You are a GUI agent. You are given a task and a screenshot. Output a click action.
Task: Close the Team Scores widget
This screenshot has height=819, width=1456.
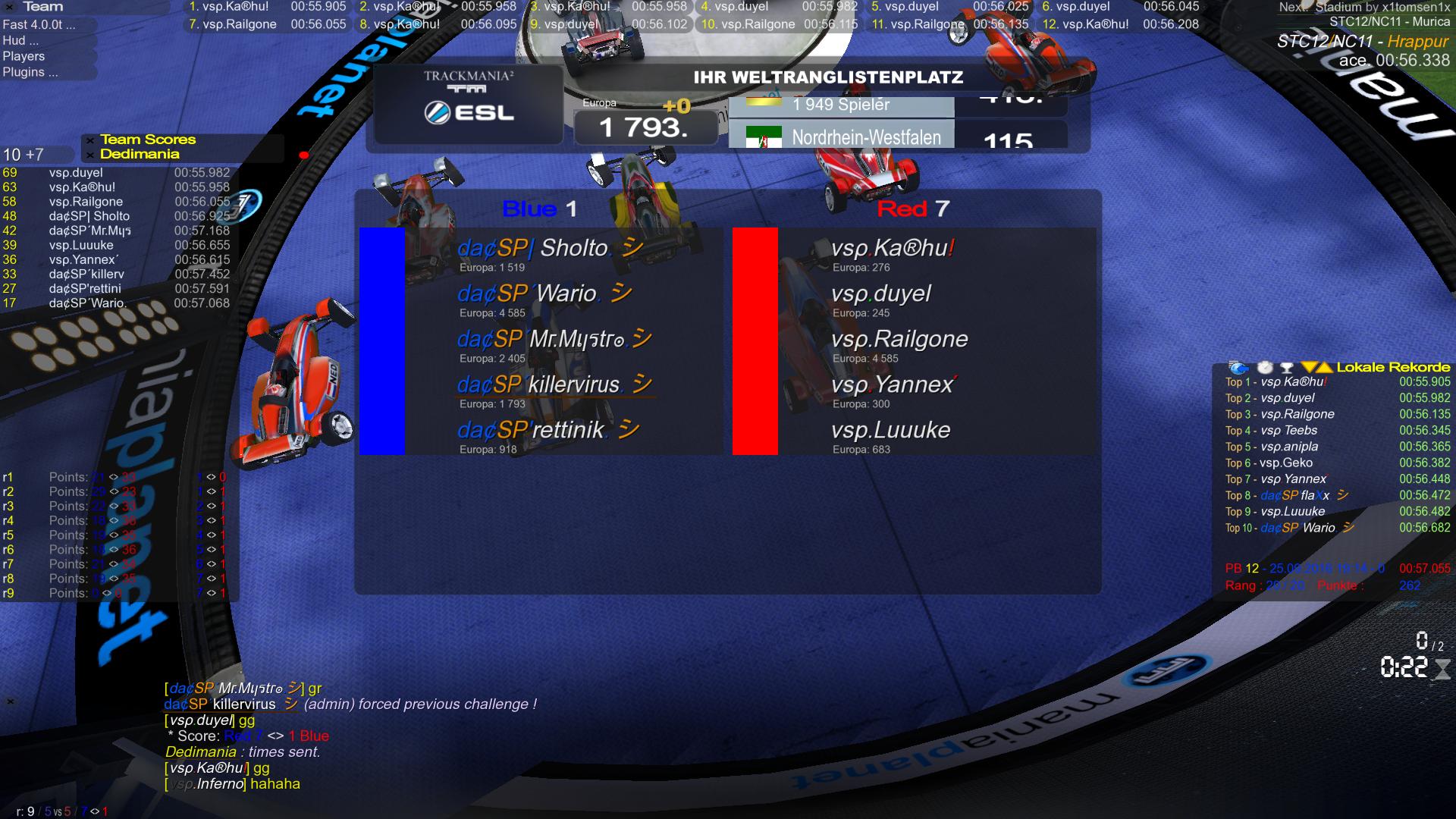tap(90, 140)
